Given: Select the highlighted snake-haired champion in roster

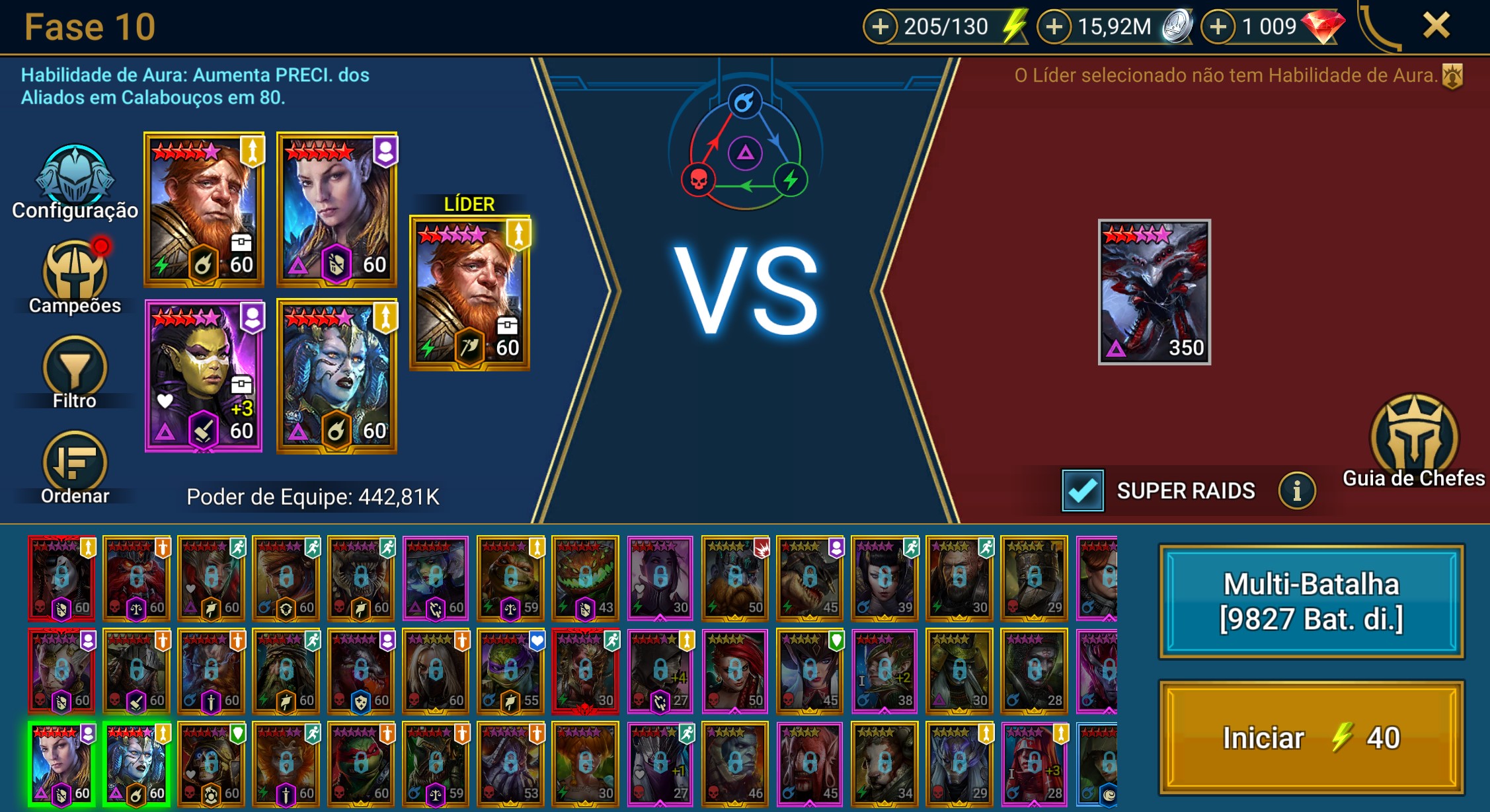Looking at the screenshot, I should coord(137,764).
